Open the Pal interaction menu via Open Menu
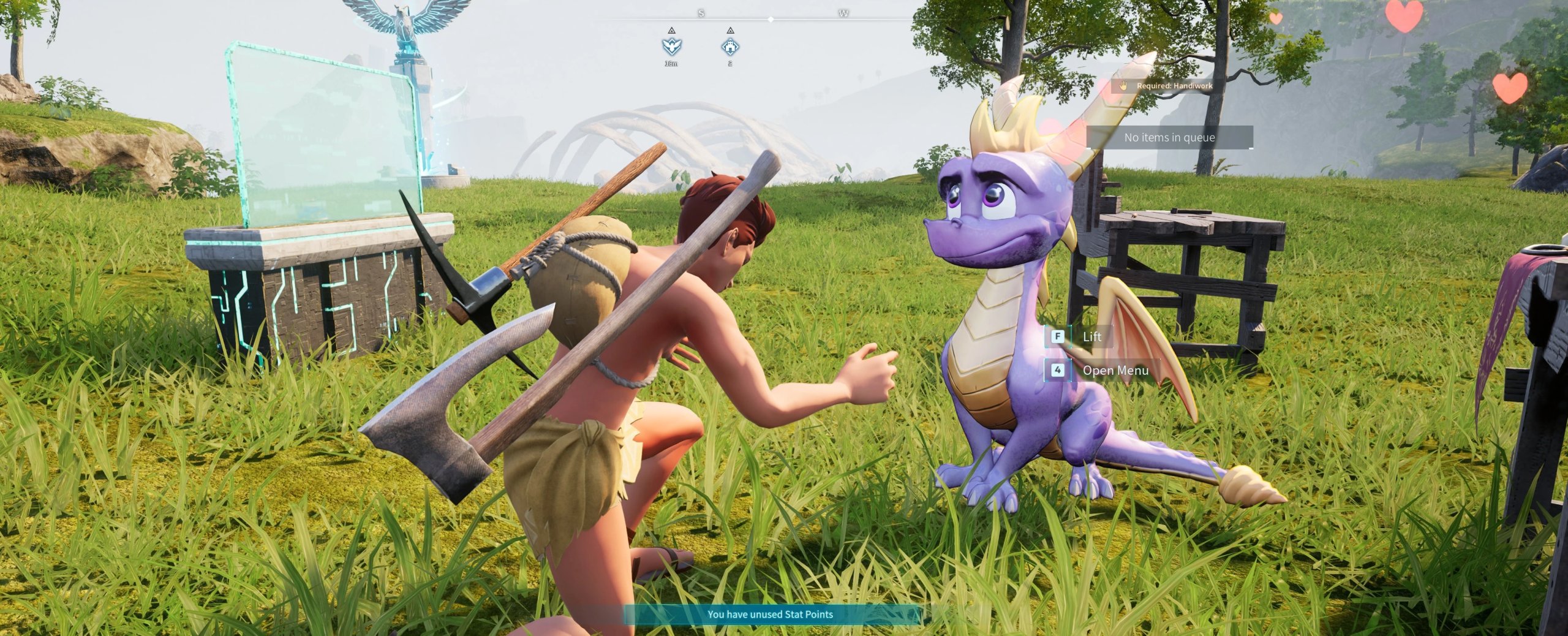 1115,371
